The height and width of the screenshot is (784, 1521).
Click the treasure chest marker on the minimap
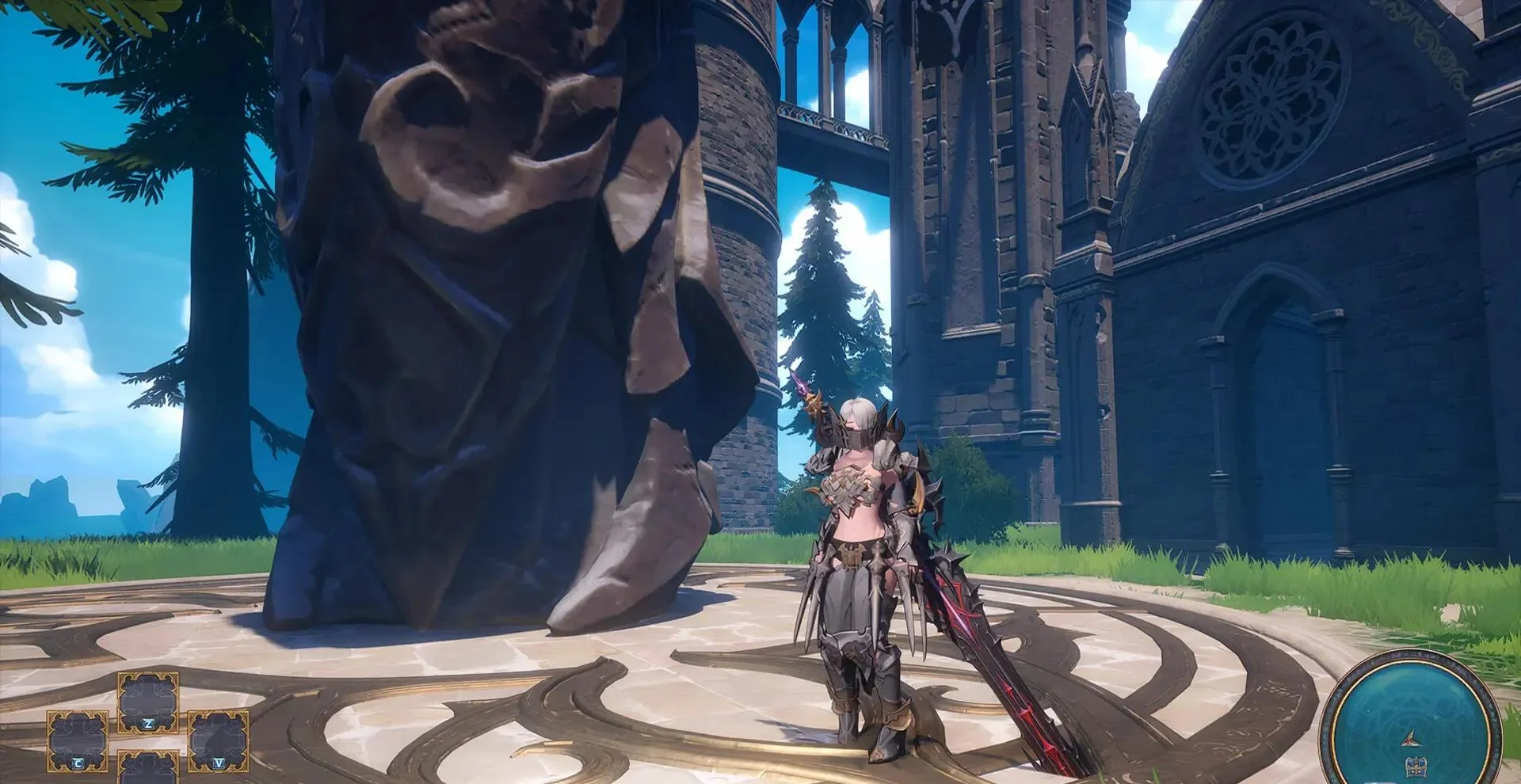tap(1412, 766)
